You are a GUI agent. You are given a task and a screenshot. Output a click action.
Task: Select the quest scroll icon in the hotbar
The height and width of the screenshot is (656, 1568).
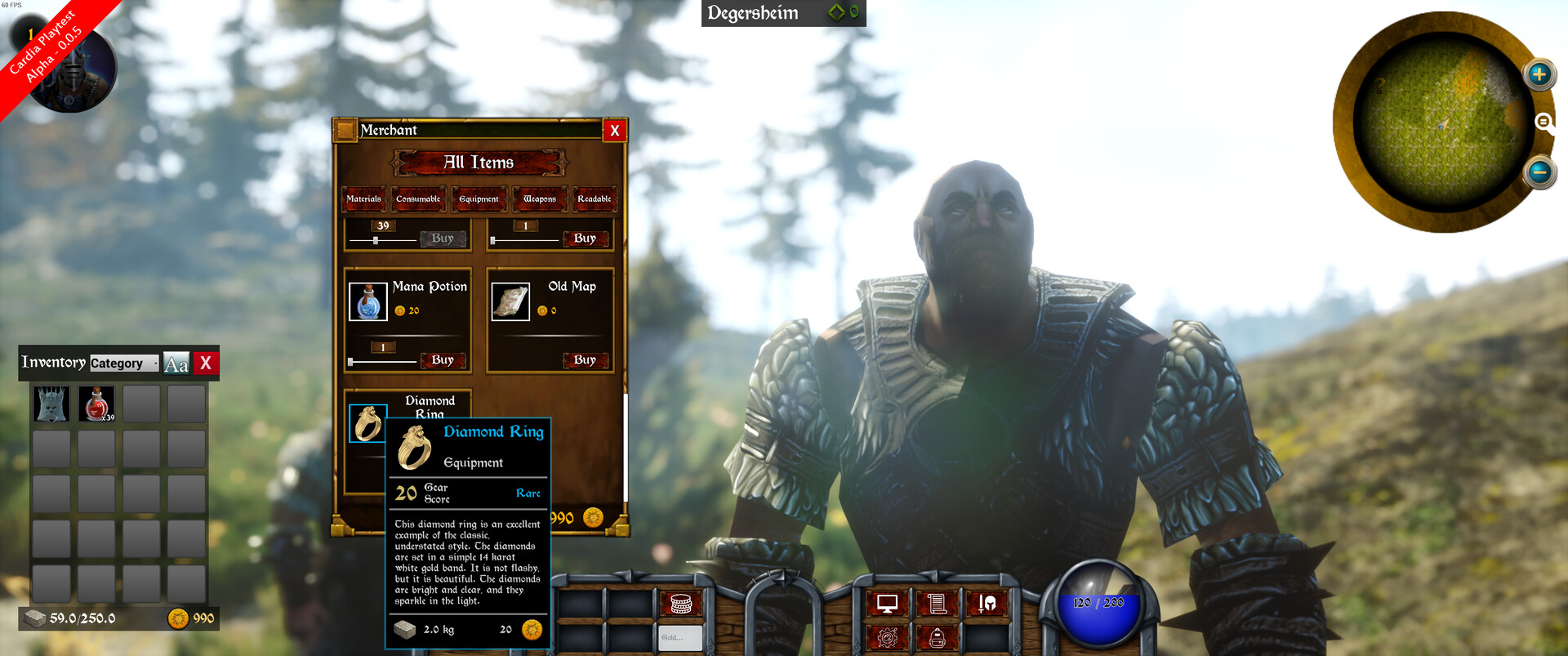tap(938, 603)
